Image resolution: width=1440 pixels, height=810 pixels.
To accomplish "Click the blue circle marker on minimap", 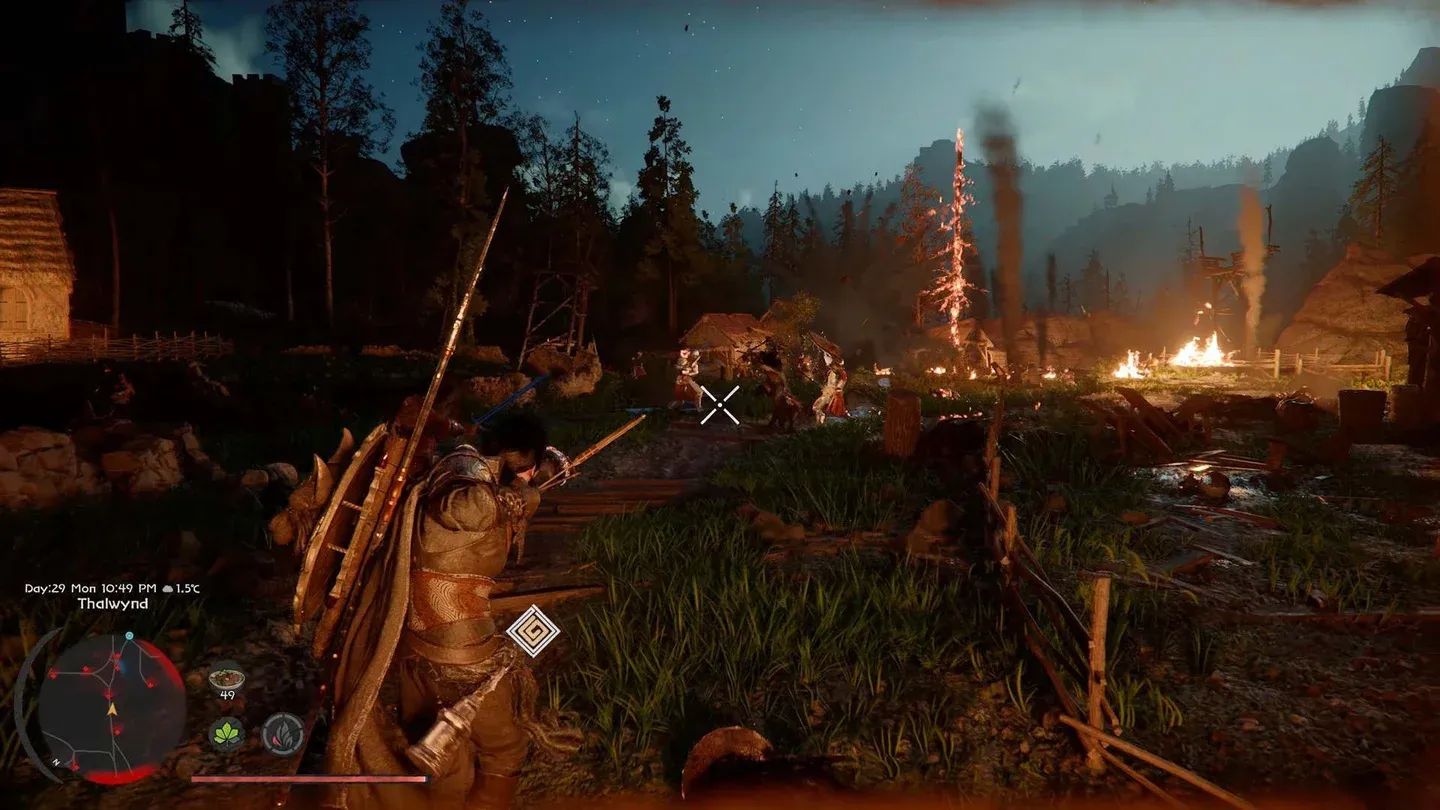I will [x=129, y=636].
